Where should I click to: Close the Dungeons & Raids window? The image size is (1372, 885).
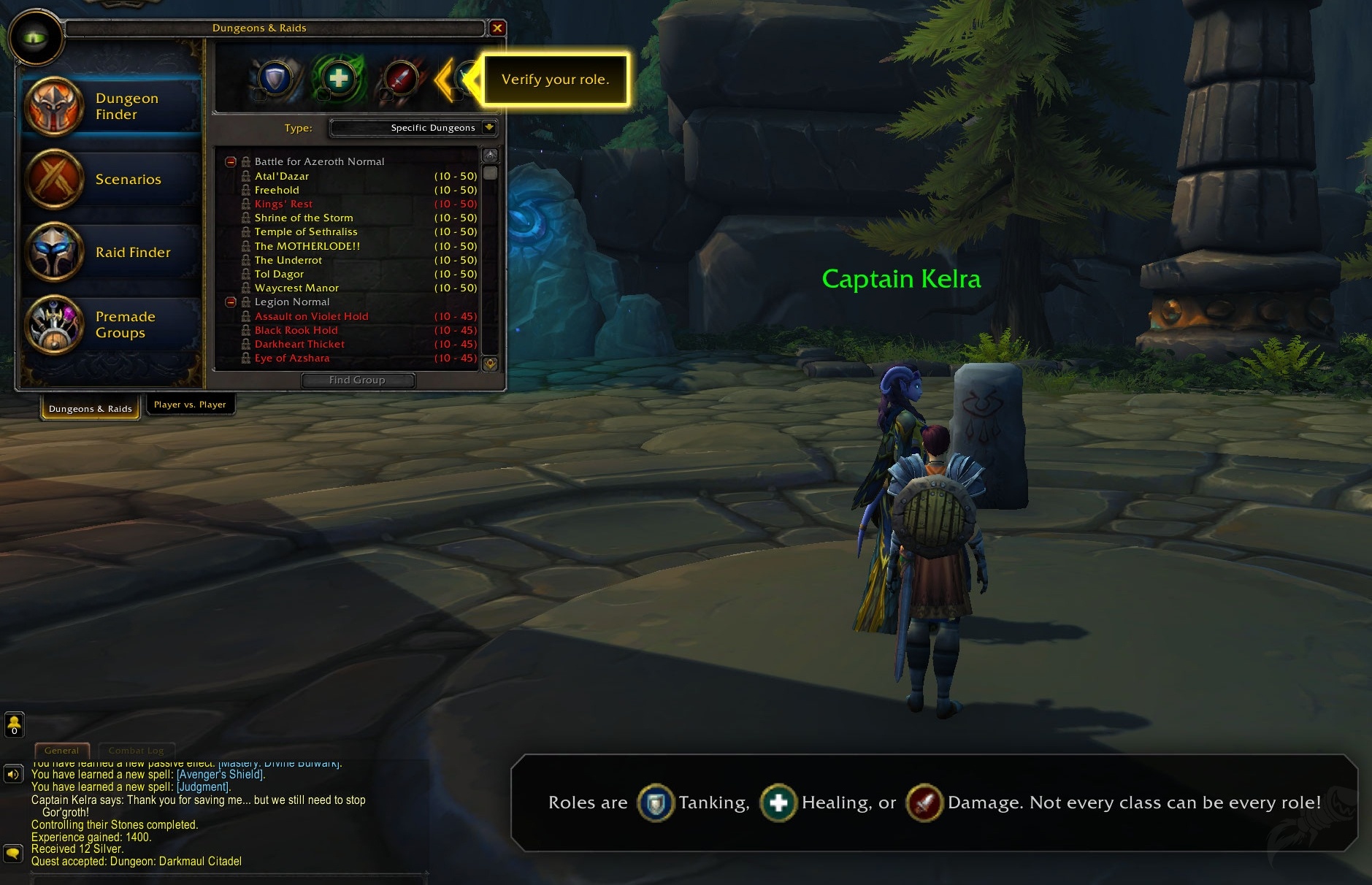[x=497, y=28]
